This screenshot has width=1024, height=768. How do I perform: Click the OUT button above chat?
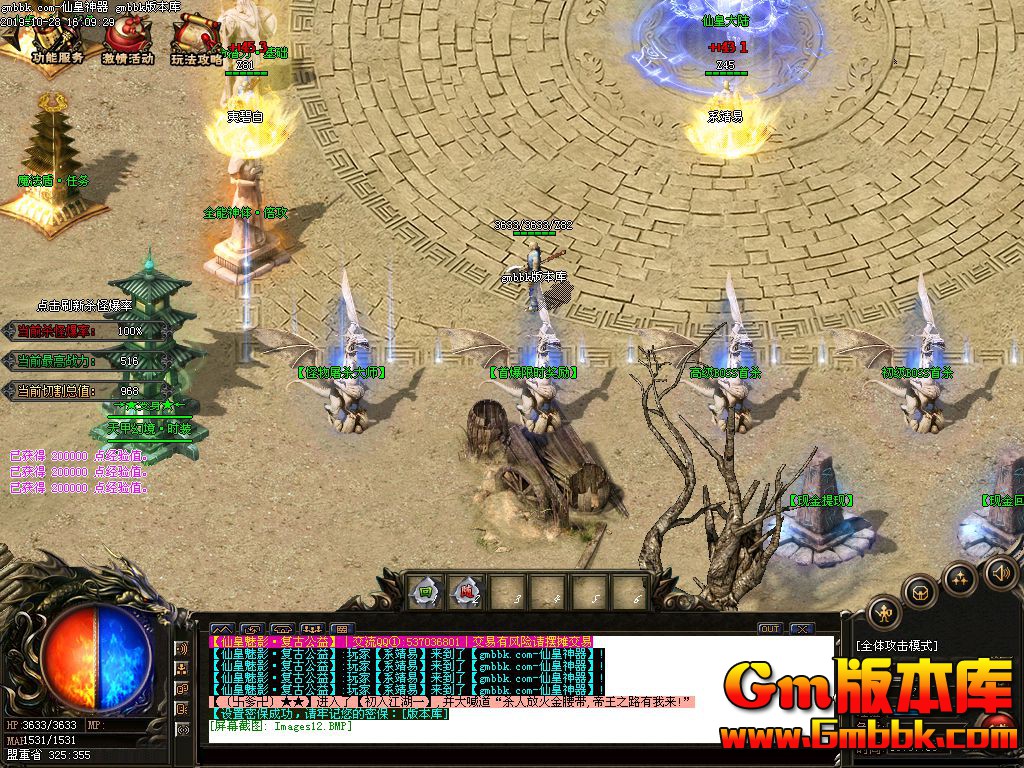[769, 629]
